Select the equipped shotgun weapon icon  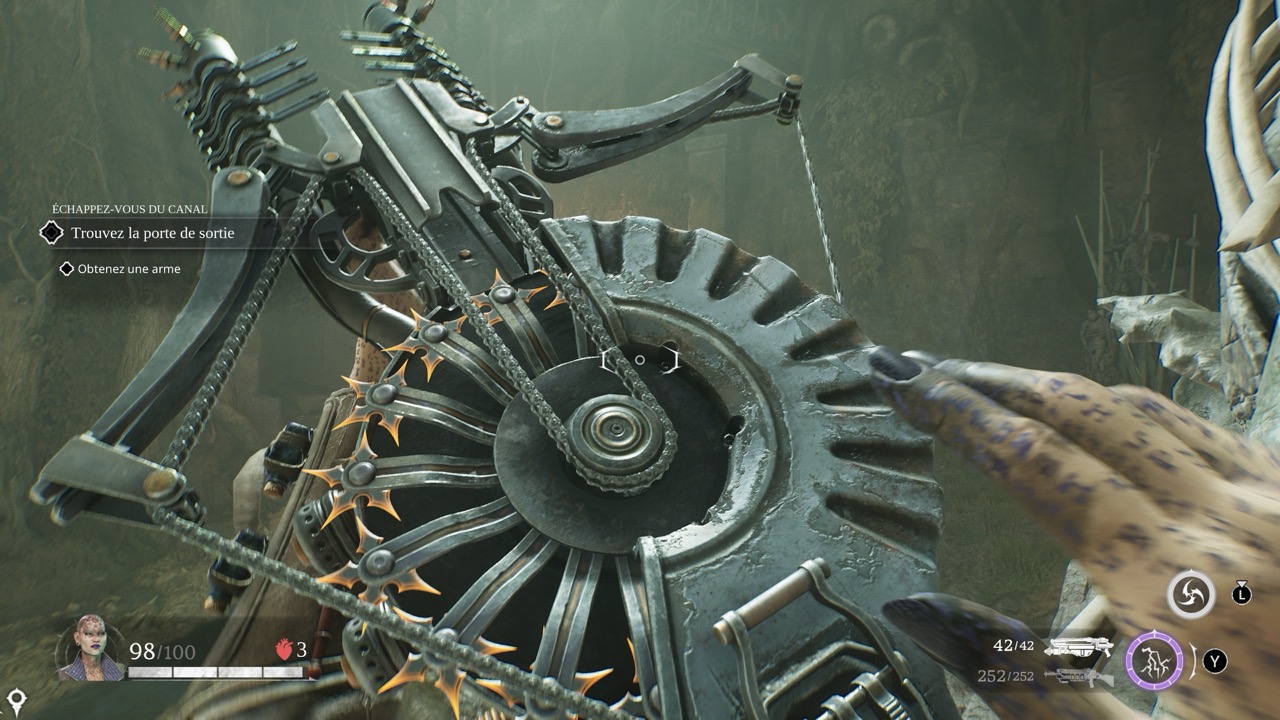tap(1078, 648)
